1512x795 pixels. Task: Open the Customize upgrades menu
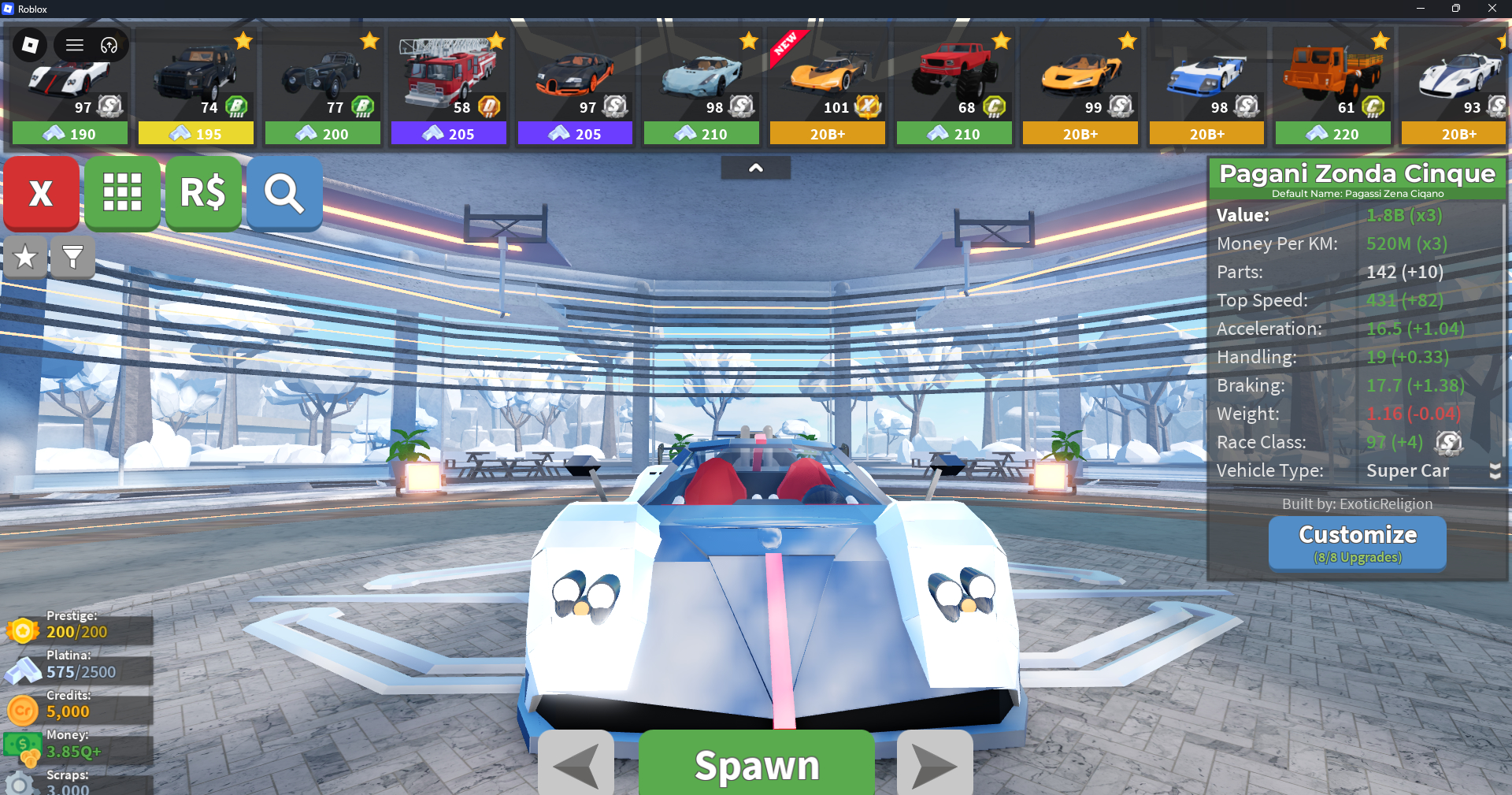pos(1357,542)
